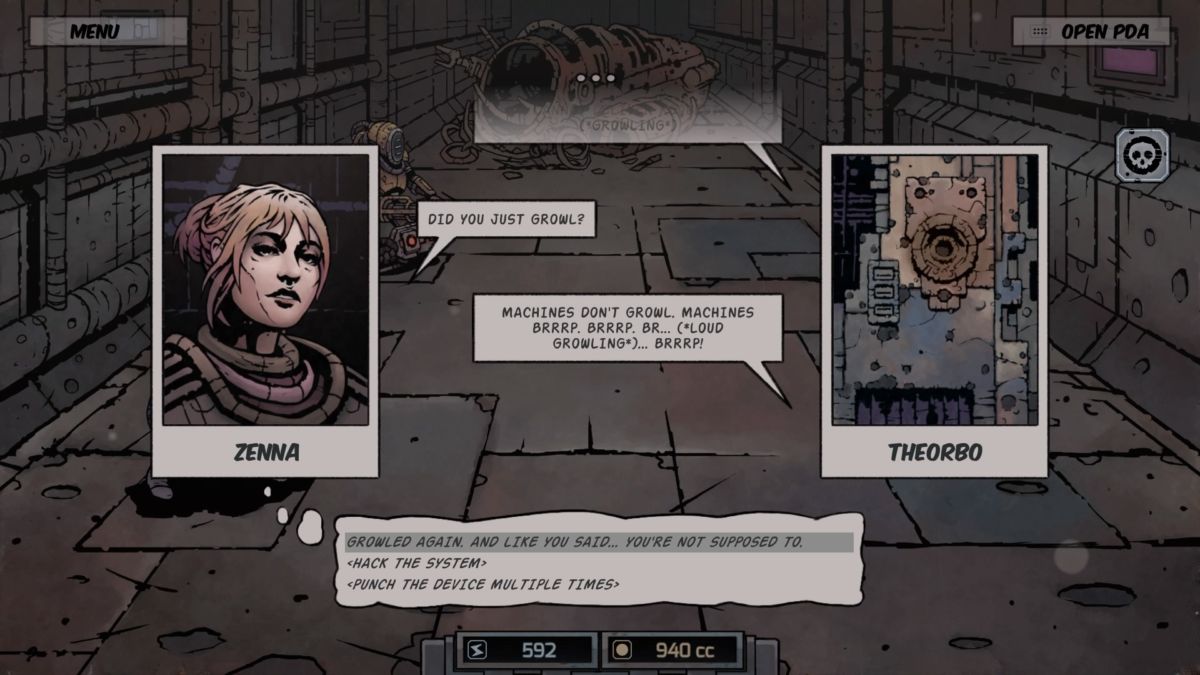This screenshot has height=675, width=1200.
Task: Choose the 'Growled again' dialogue reply
Action: [x=575, y=542]
